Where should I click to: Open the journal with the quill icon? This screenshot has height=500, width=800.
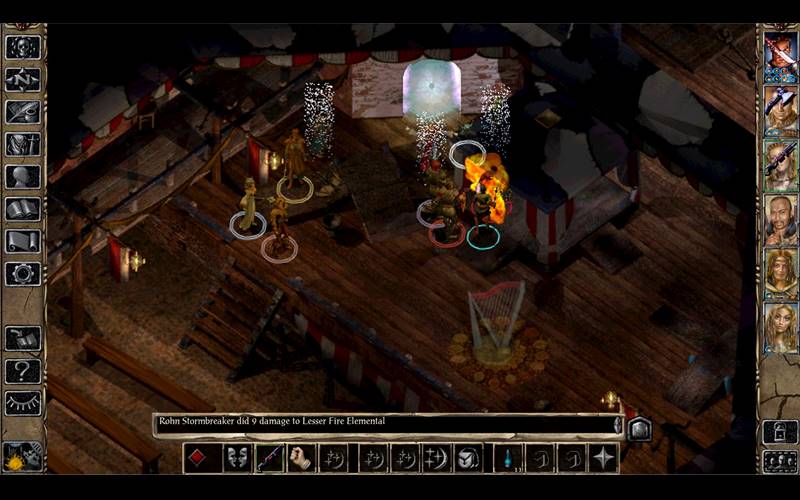click(x=22, y=112)
